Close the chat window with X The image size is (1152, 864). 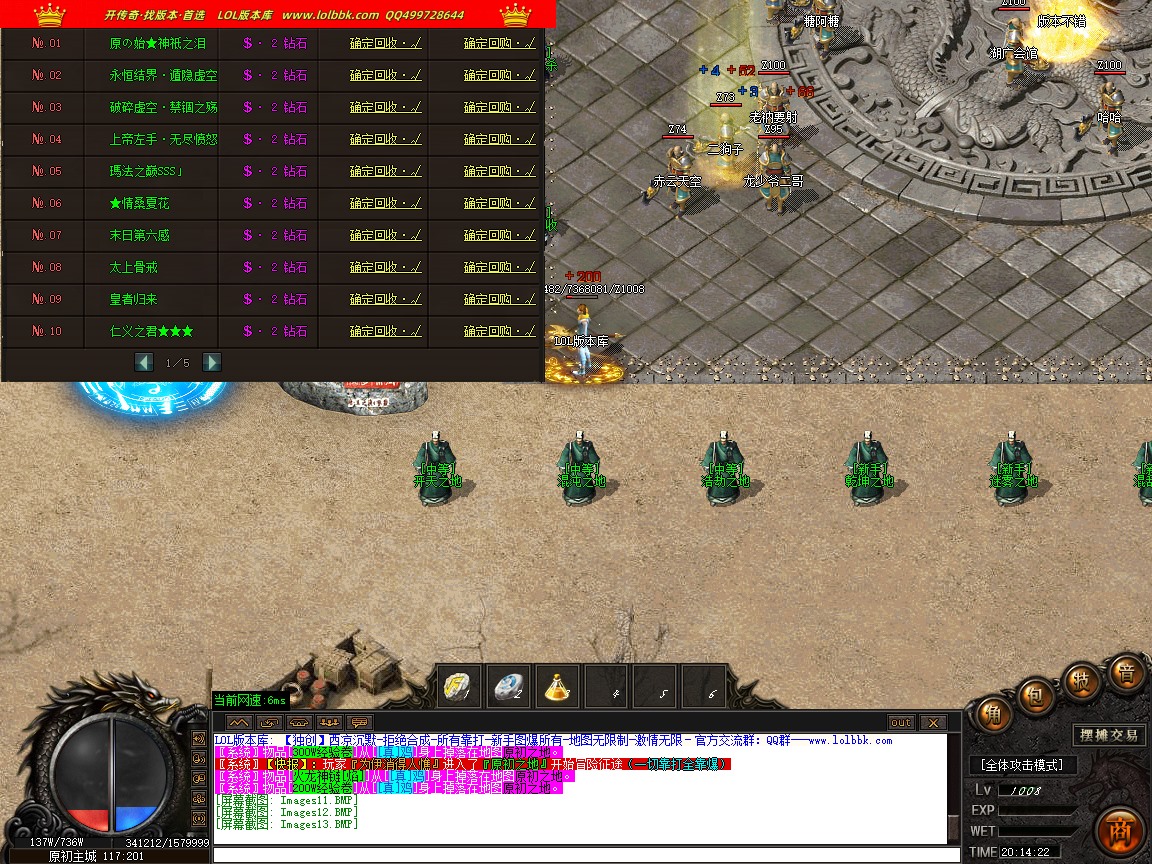(x=932, y=722)
